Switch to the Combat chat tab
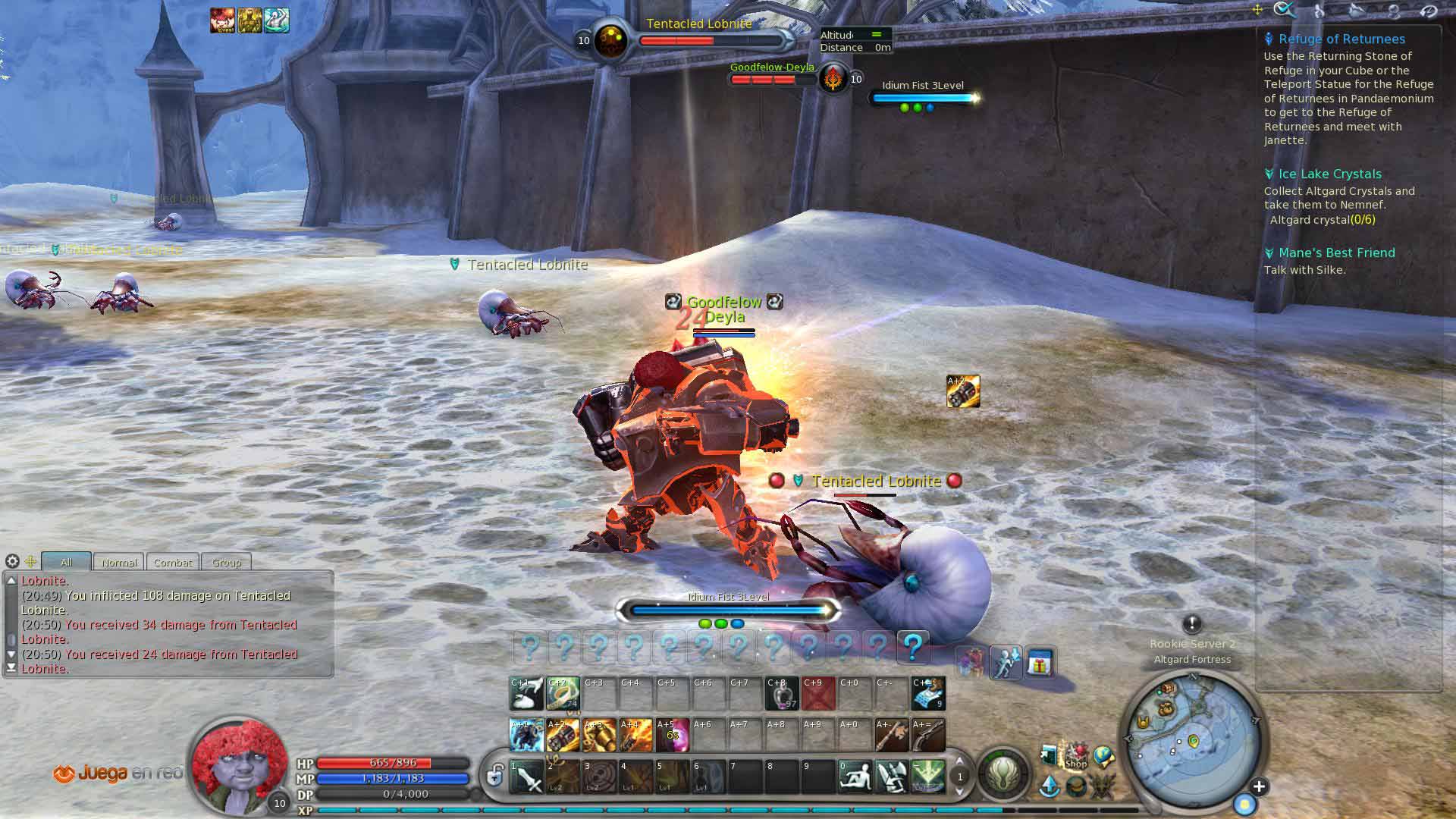Screen dimensions: 1456x819 coord(173,562)
